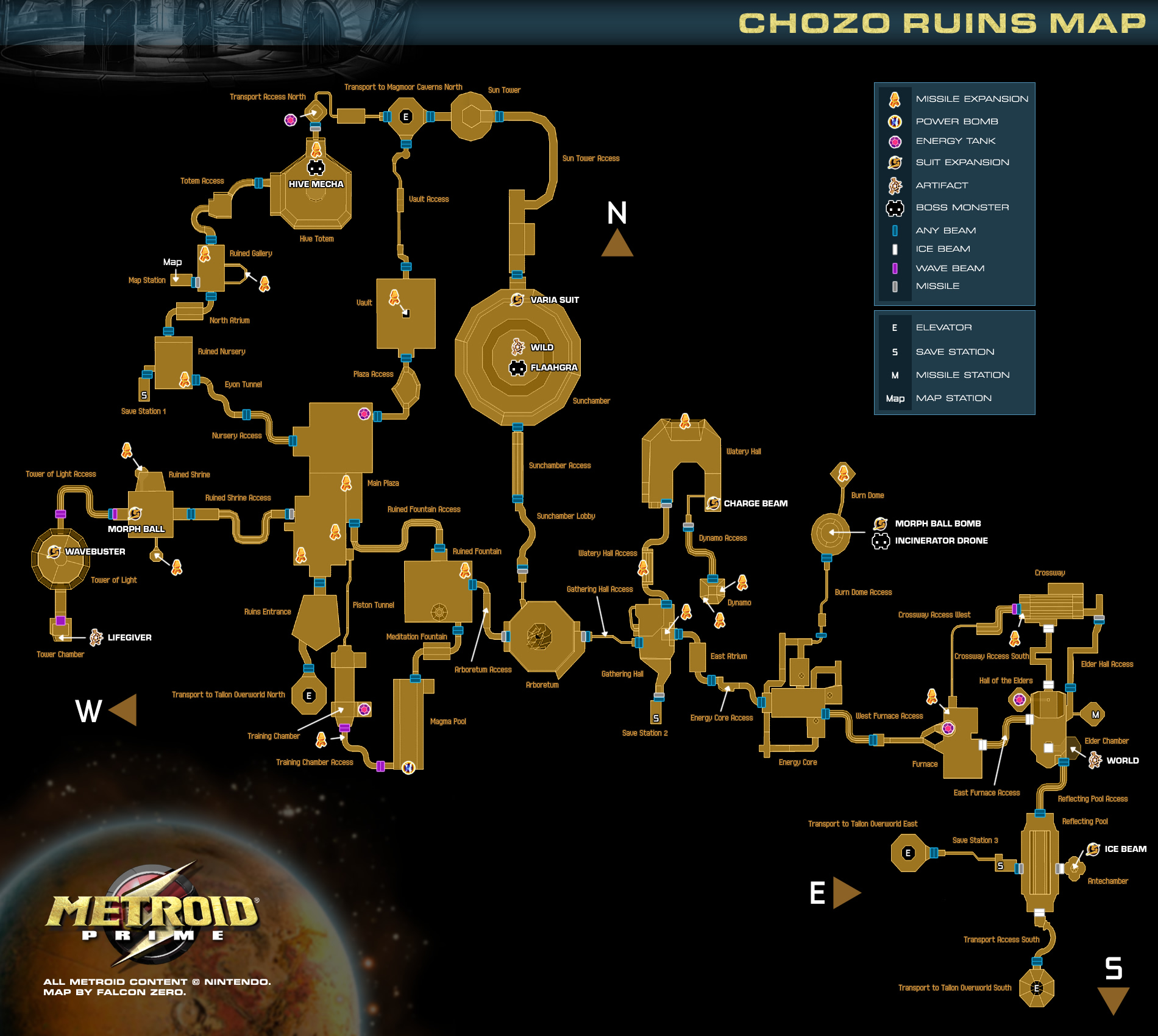
Task: Select the World artifact marker
Action: pyautogui.click(x=1095, y=760)
